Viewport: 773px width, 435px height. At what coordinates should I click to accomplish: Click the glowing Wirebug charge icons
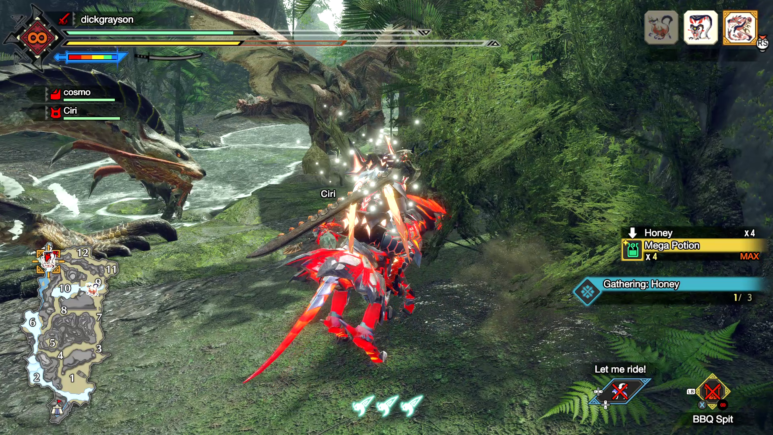[387, 404]
